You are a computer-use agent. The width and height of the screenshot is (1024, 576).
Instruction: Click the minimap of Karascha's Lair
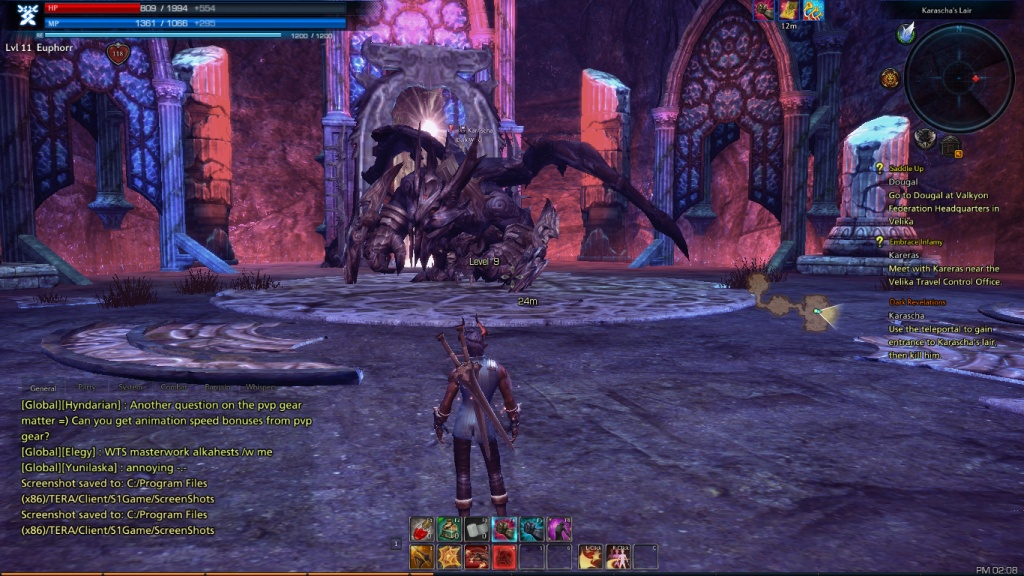(x=959, y=78)
